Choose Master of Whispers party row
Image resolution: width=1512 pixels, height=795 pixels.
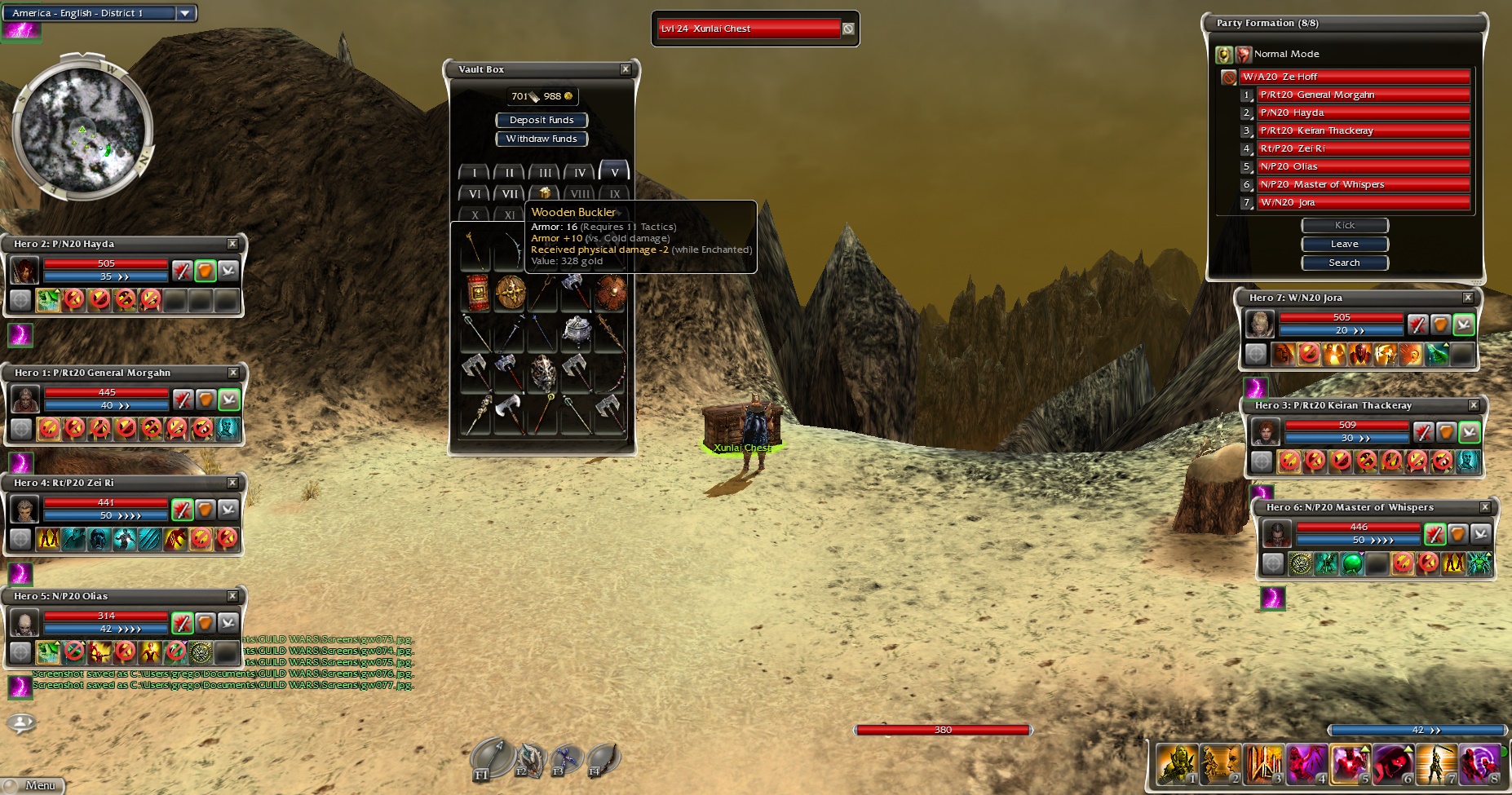pos(1362,184)
